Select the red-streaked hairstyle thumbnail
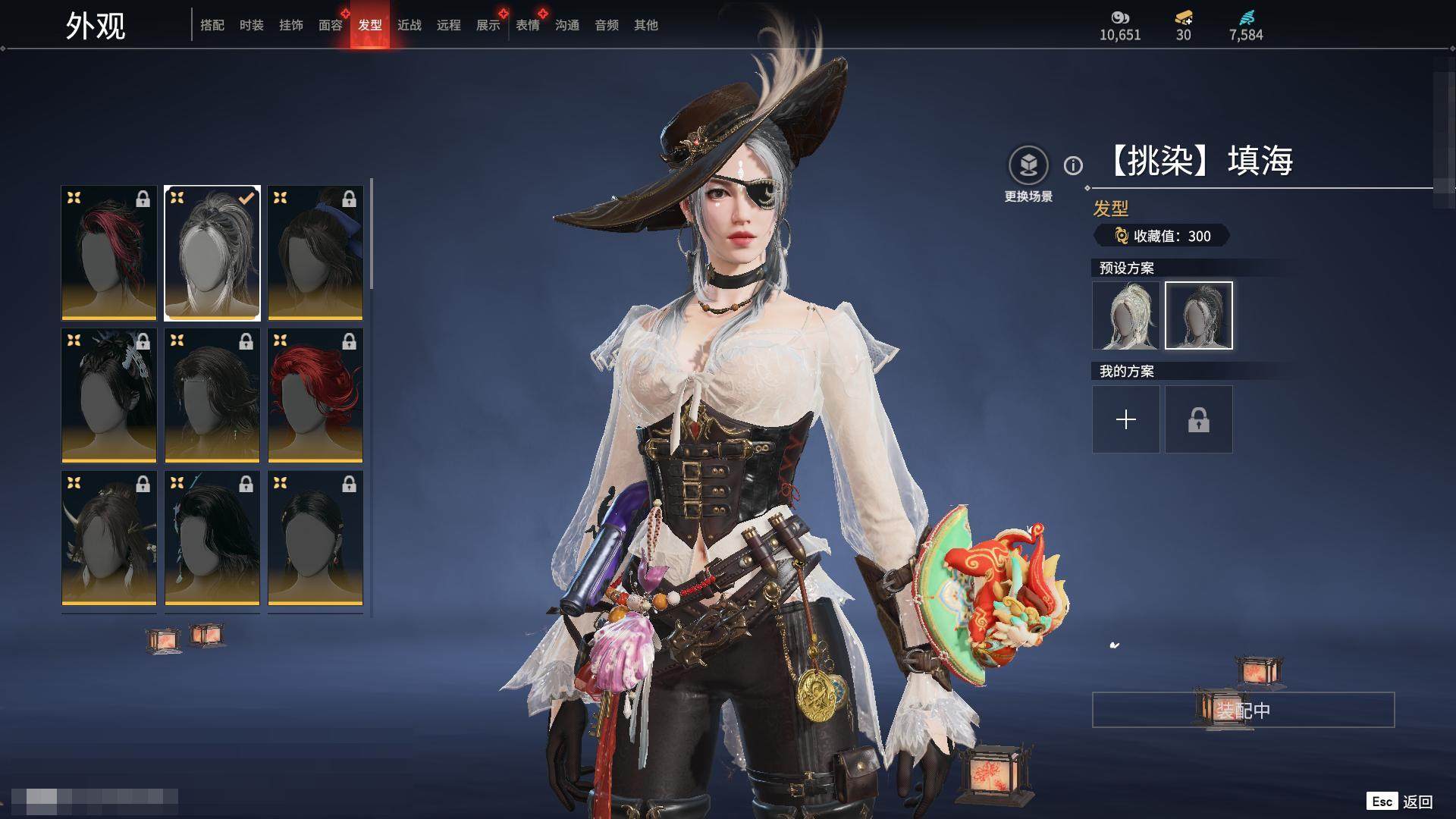The height and width of the screenshot is (819, 1456). [x=109, y=253]
